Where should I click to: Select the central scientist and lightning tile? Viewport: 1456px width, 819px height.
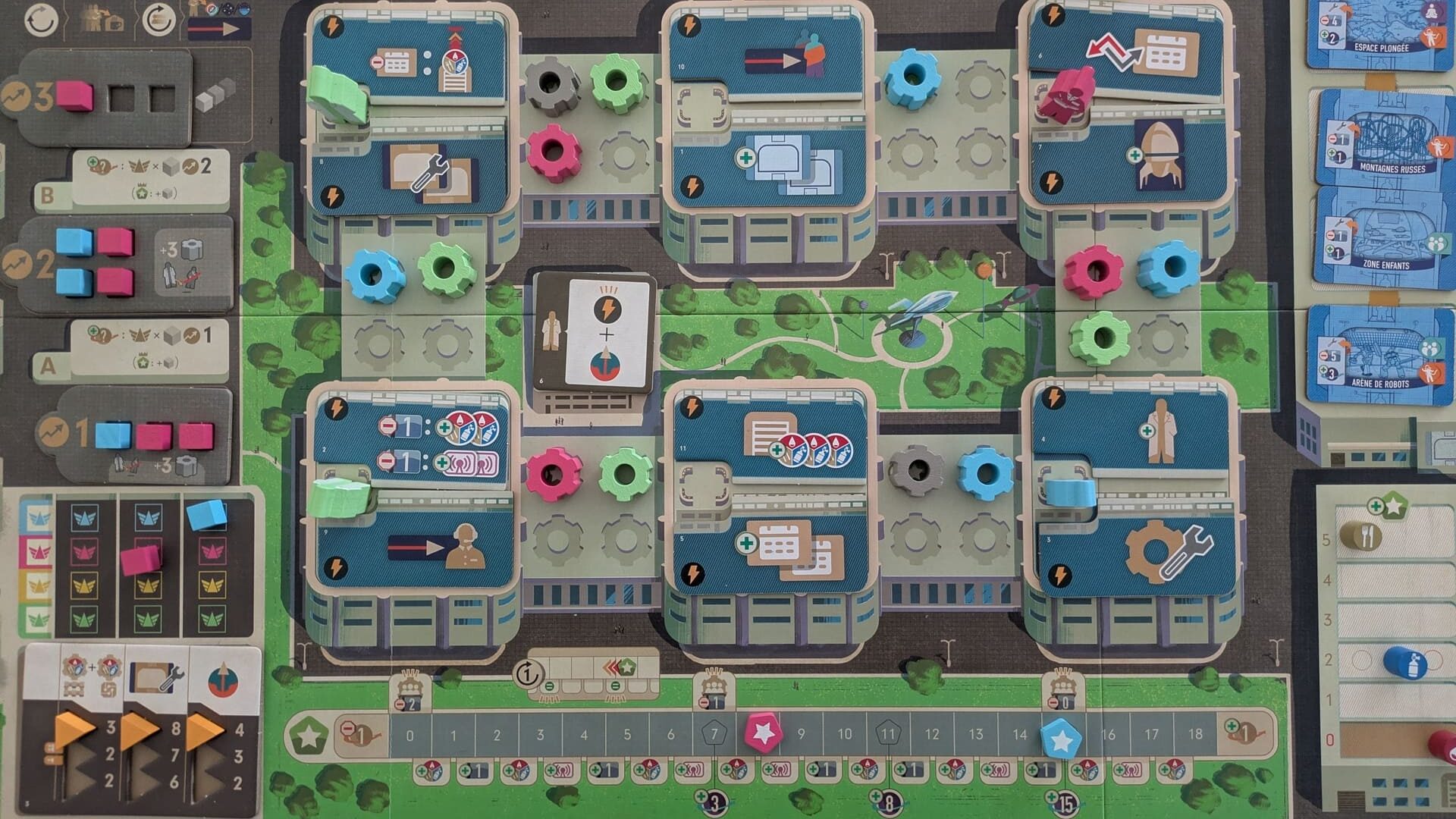[595, 332]
